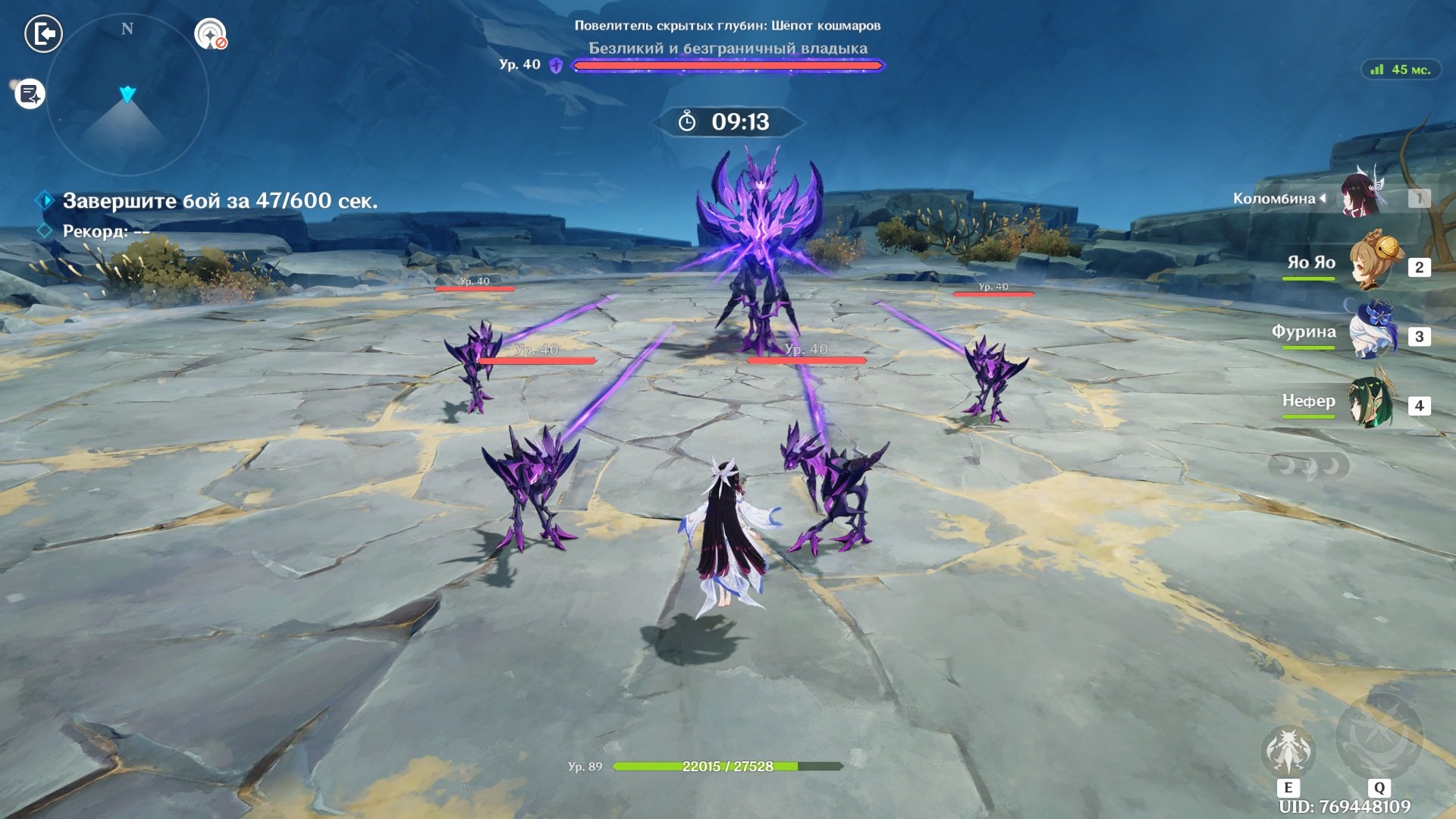Screen dimensions: 1456x819
Task: Activate the elemental skill icon
Action: pyautogui.click(x=1288, y=750)
